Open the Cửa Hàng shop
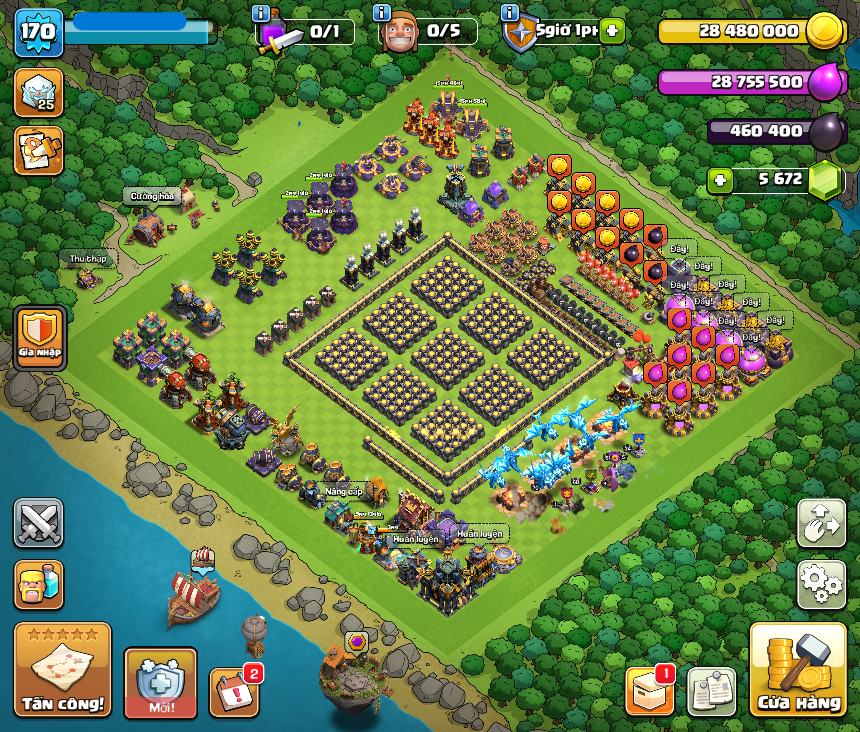 (797, 669)
